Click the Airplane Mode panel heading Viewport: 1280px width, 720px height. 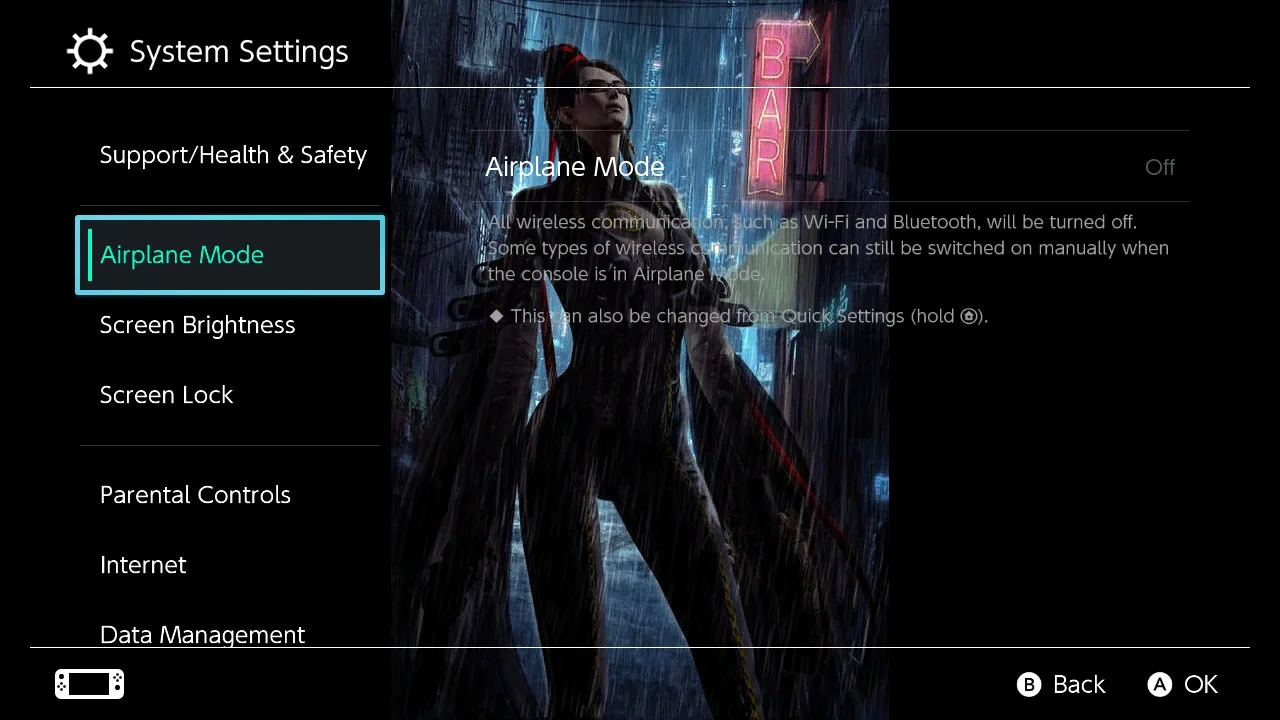coord(574,167)
